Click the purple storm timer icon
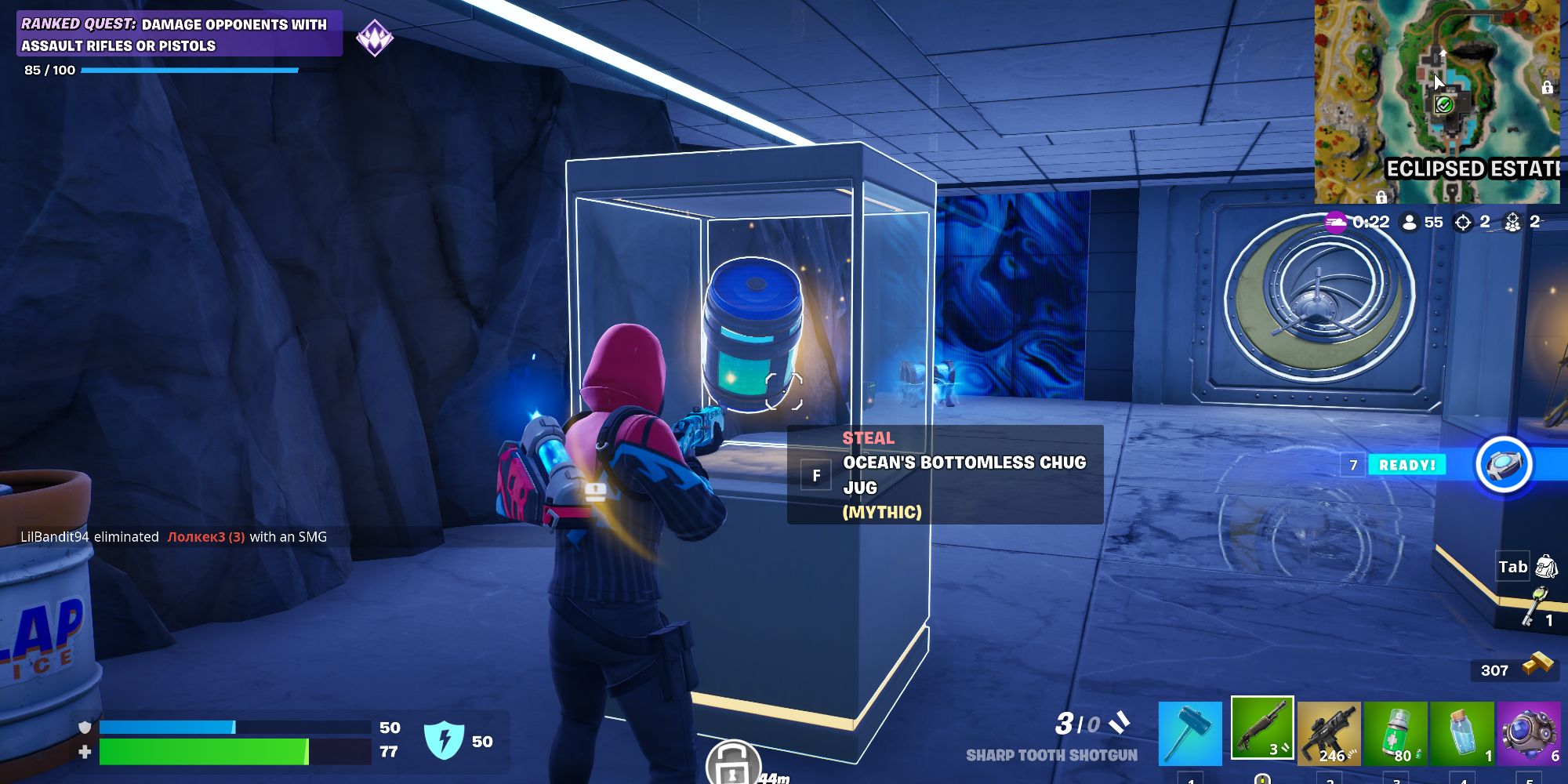The width and height of the screenshot is (1568, 784). 1335,223
